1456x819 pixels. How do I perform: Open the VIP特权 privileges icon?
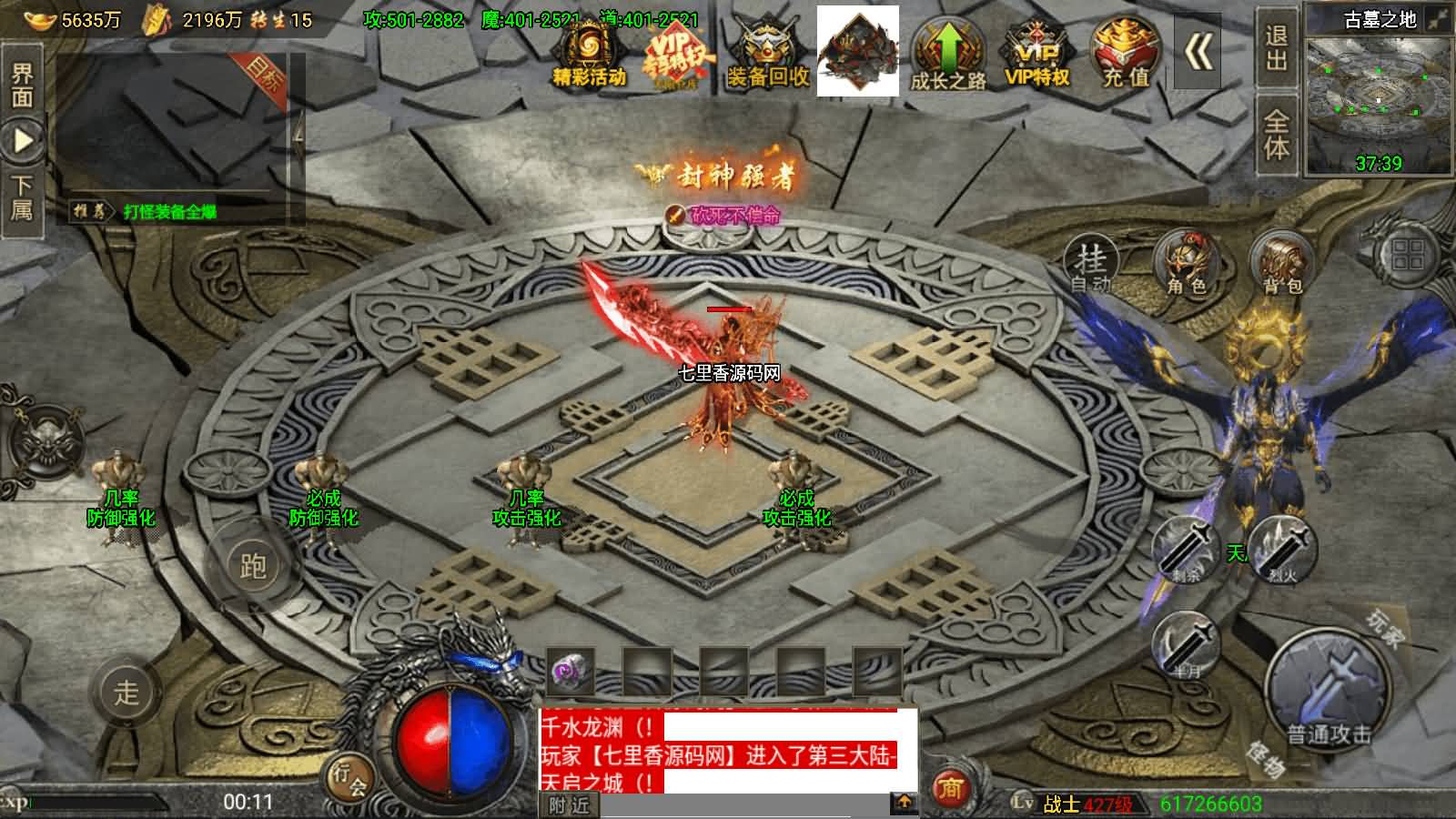pos(1036,53)
